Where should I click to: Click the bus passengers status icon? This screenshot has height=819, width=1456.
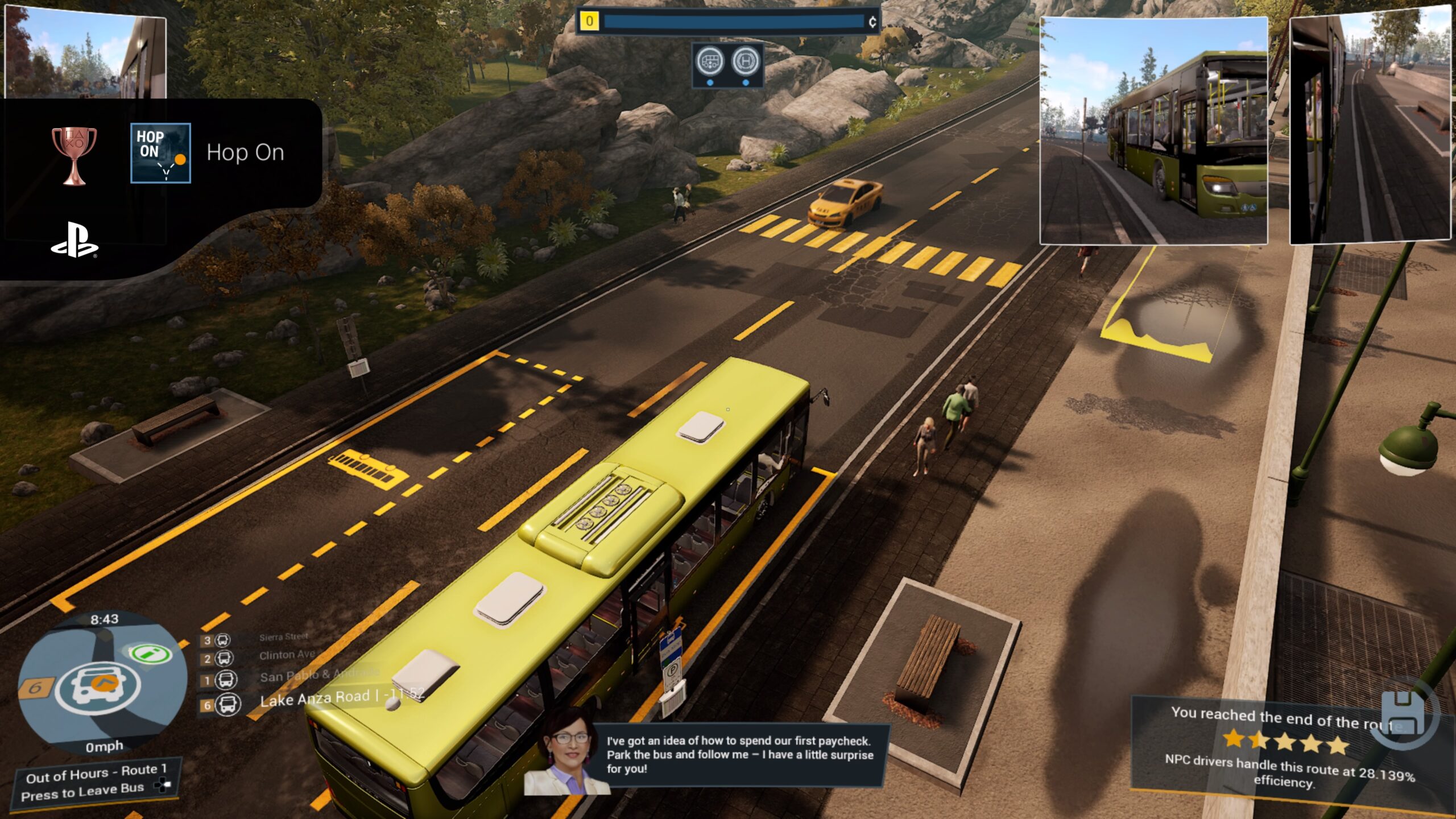tap(710, 61)
